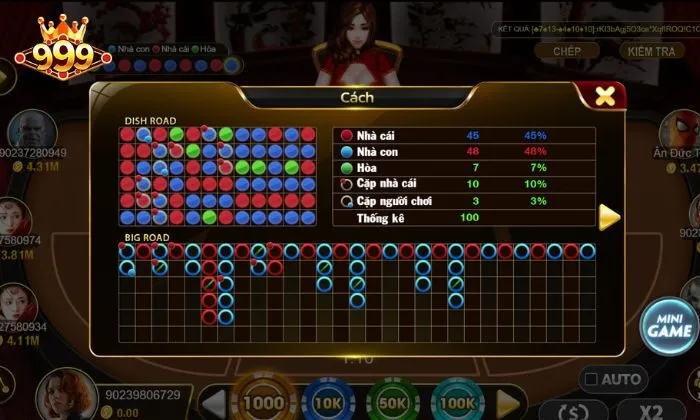Show the next roadmap page arrow

click(x=609, y=216)
